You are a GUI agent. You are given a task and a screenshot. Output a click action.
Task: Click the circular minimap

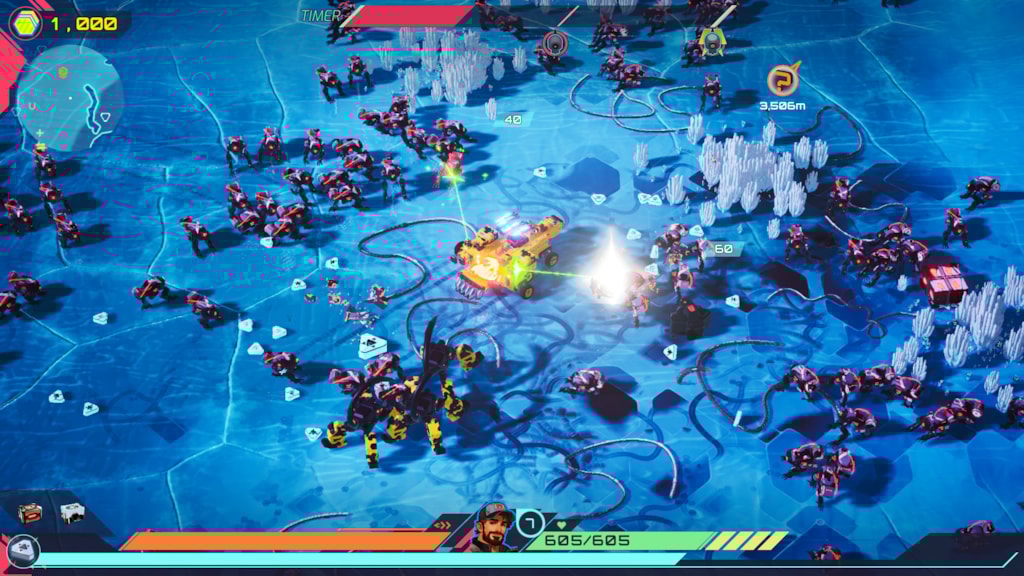point(69,96)
